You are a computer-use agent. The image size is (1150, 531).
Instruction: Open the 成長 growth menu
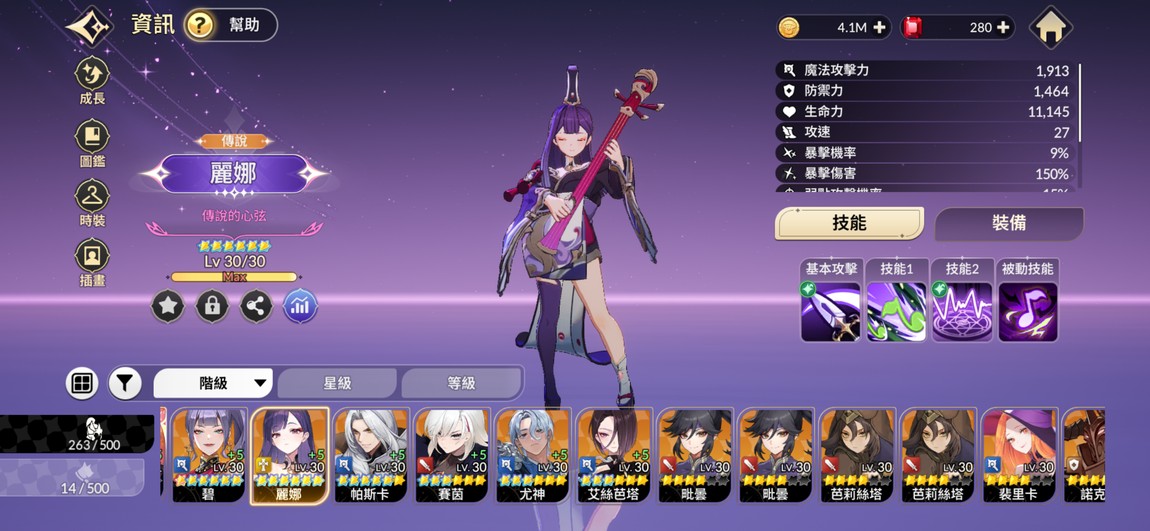coord(92,80)
